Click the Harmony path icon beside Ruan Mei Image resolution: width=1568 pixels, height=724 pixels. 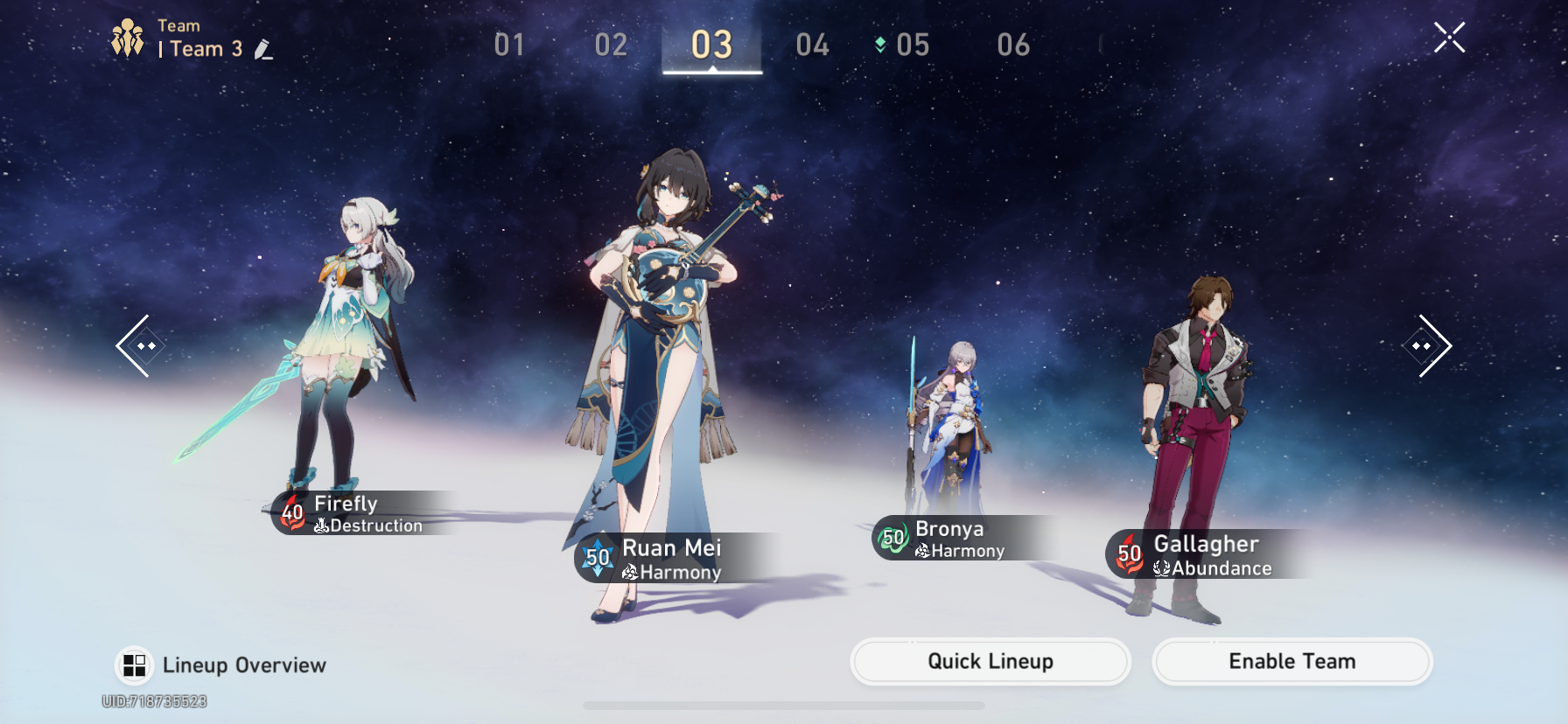coord(632,572)
